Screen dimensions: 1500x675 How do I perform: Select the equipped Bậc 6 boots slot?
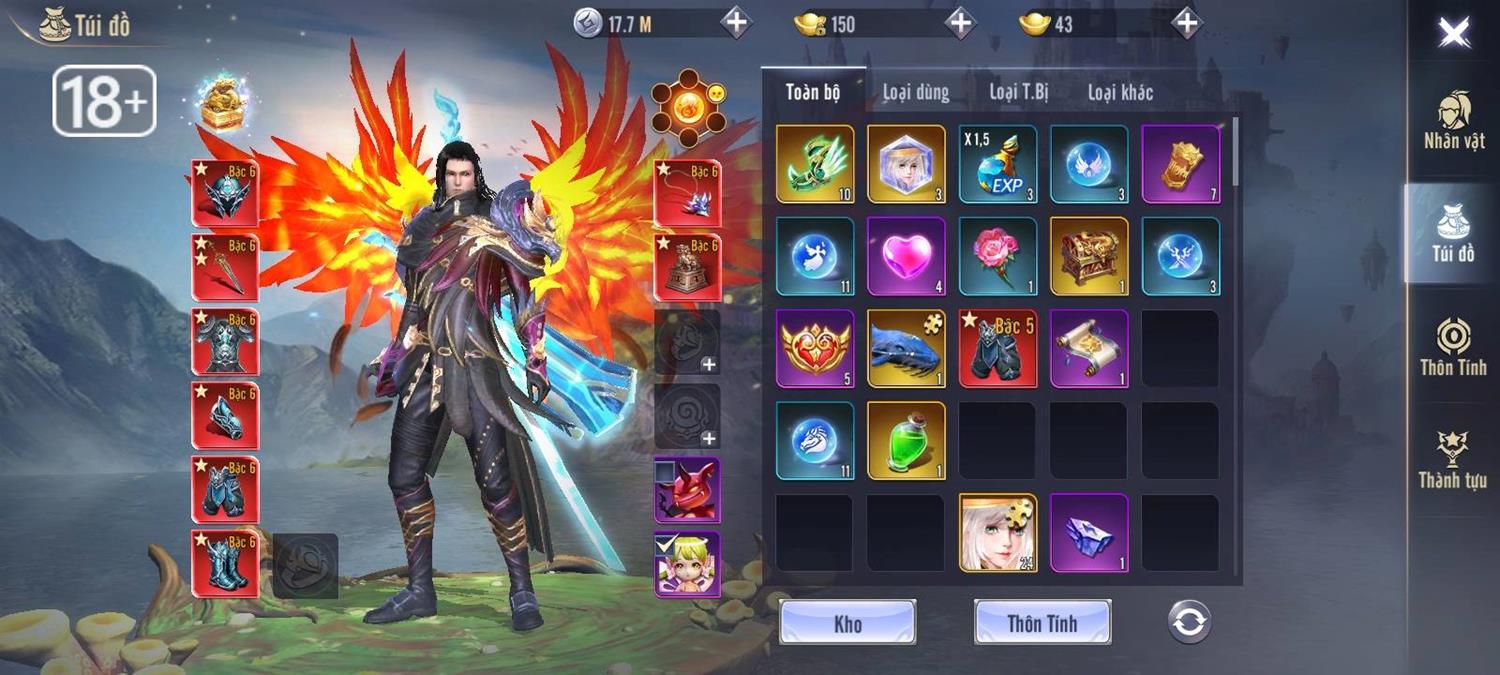coord(225,564)
